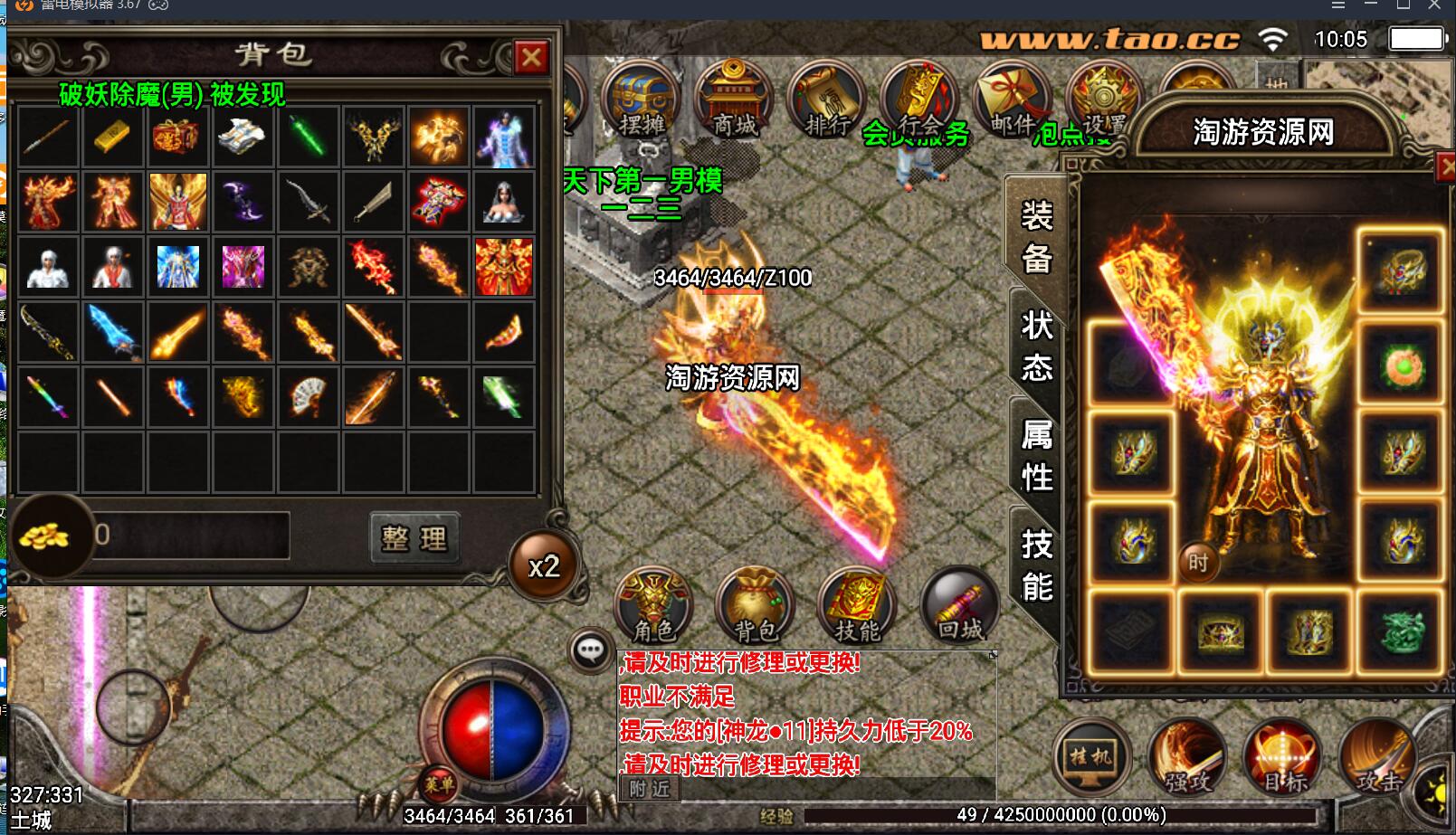Open the 商城 shop
1456x835 pixels.
pyautogui.click(x=734, y=100)
